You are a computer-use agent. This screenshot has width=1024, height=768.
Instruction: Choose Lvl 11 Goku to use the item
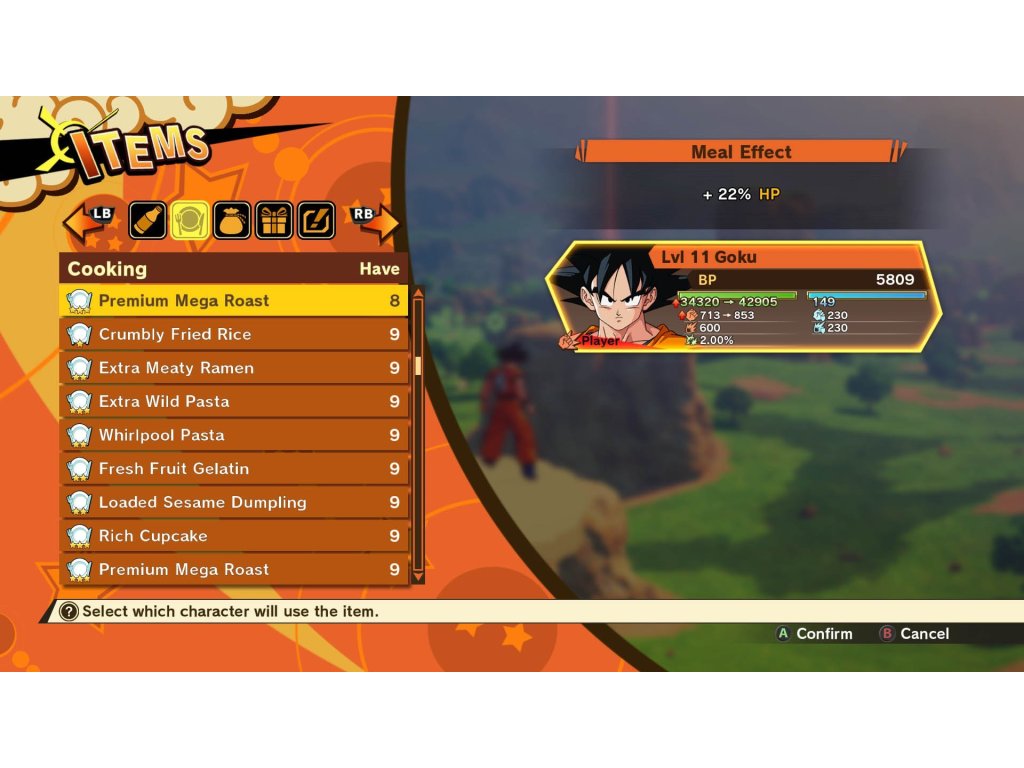[x=744, y=297]
